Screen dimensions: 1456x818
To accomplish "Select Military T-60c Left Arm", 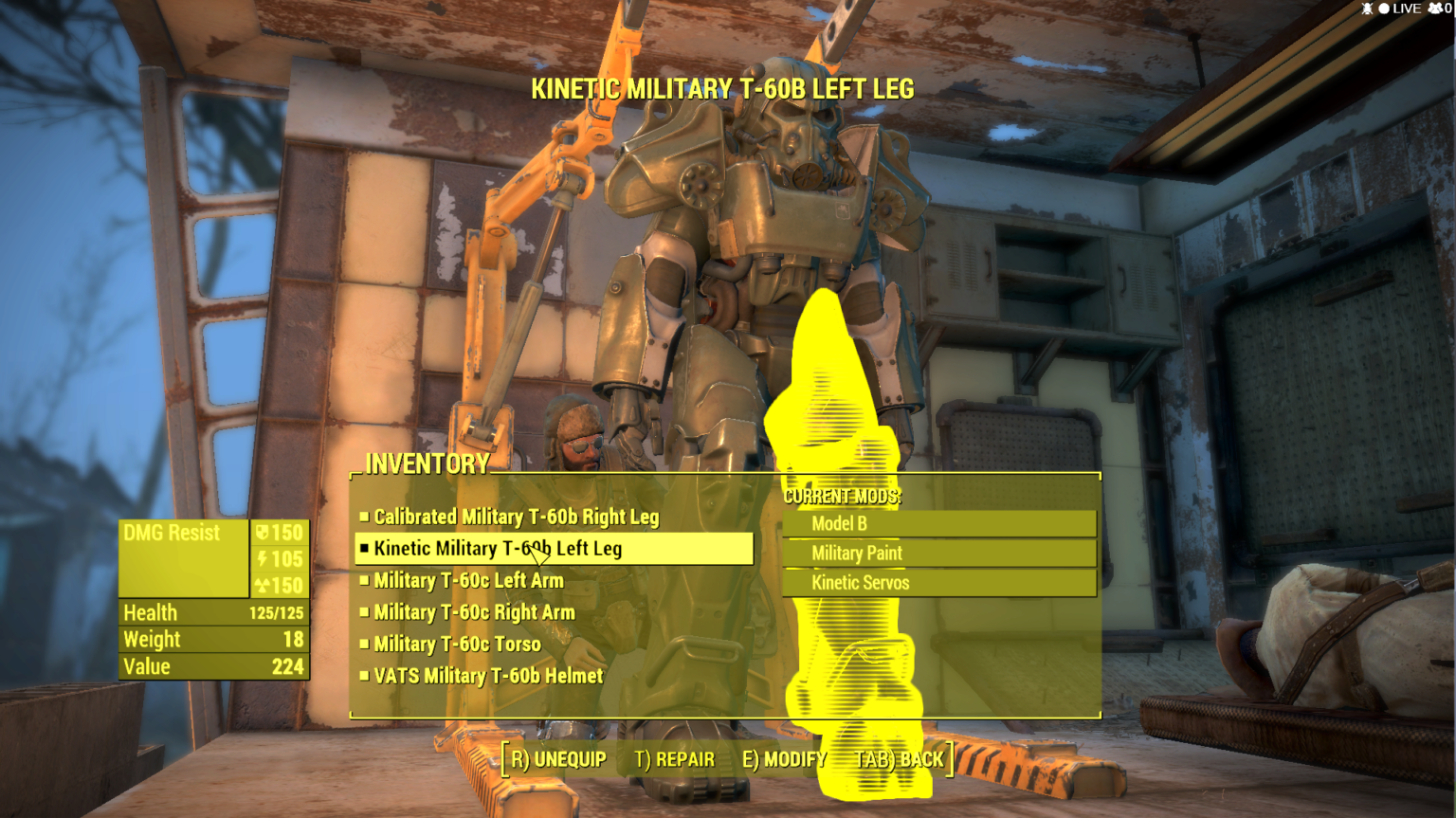I will 468,581.
